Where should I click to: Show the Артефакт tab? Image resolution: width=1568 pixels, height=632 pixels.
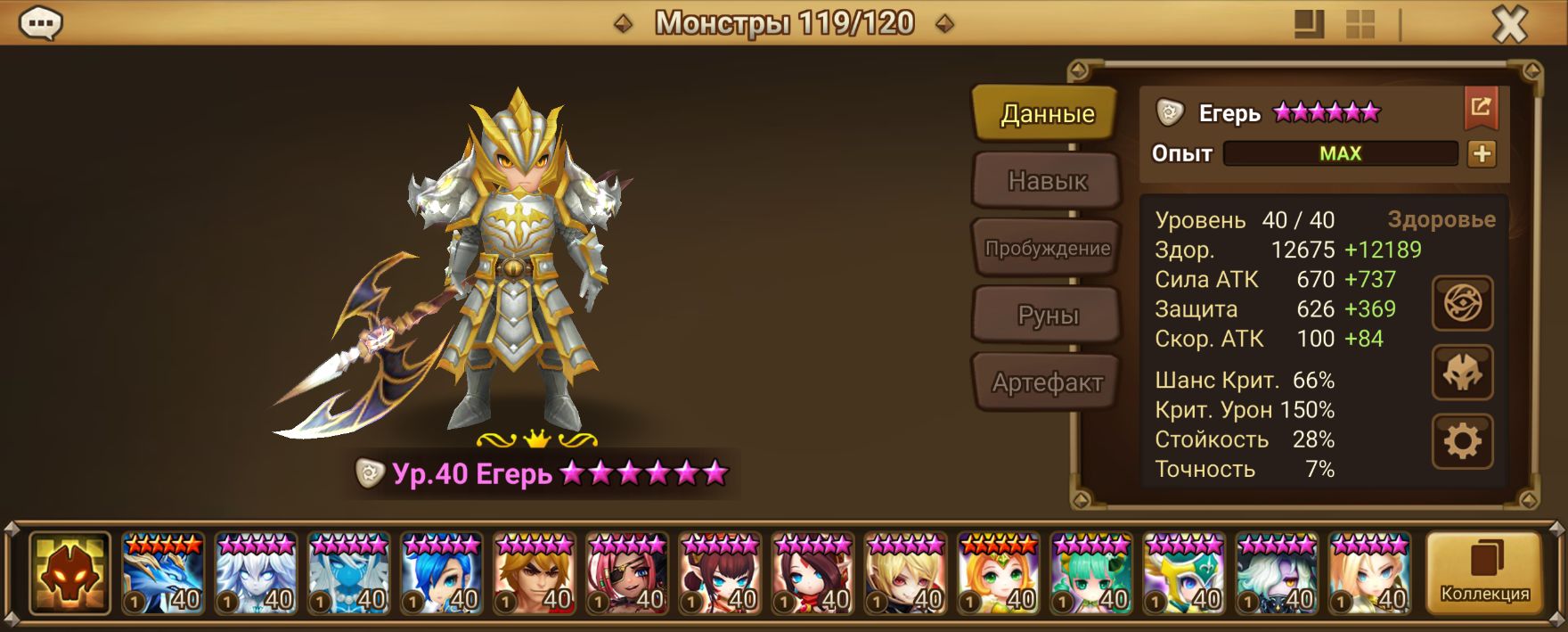[x=1047, y=383]
